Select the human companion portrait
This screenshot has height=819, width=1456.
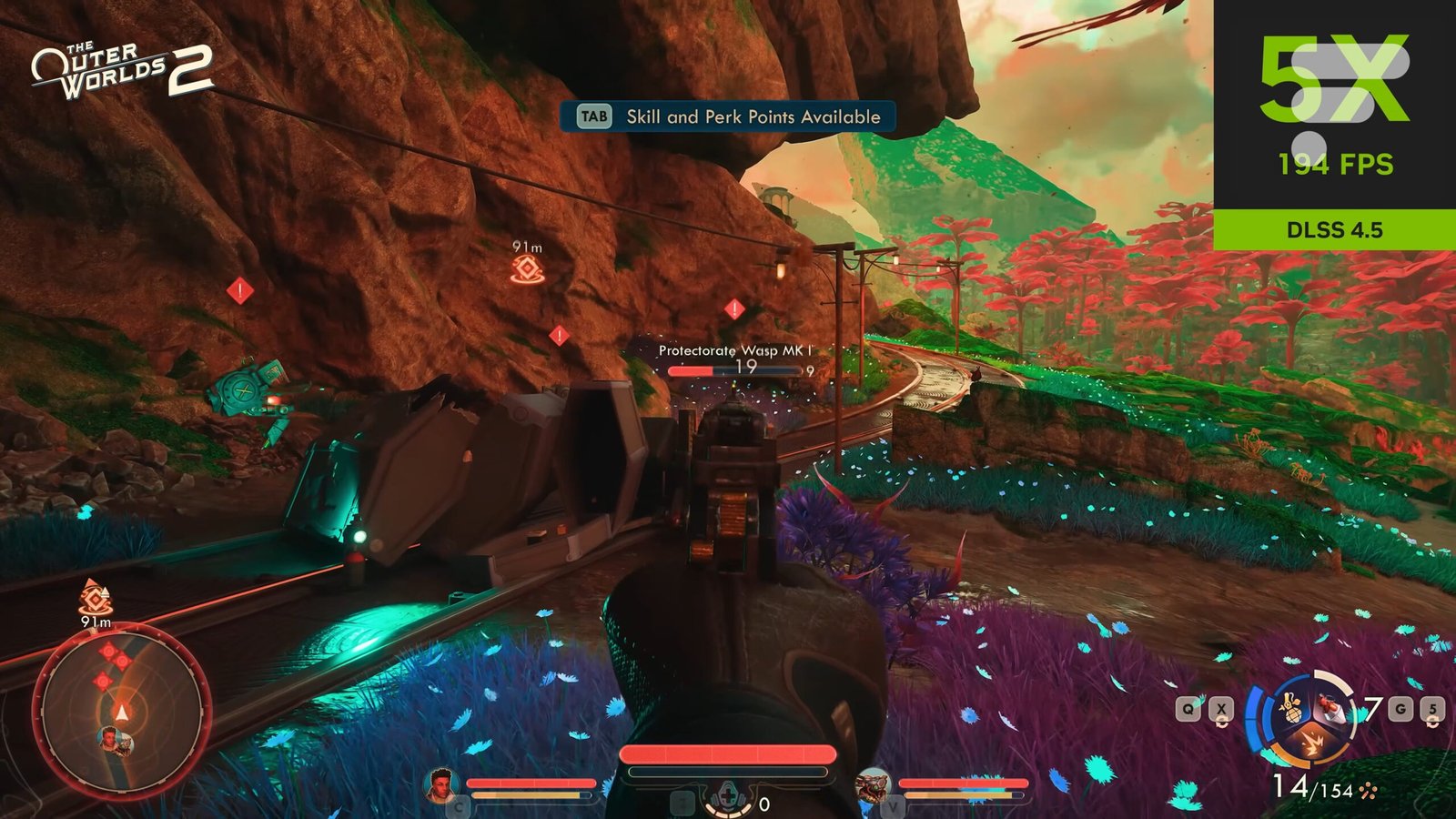click(x=441, y=784)
